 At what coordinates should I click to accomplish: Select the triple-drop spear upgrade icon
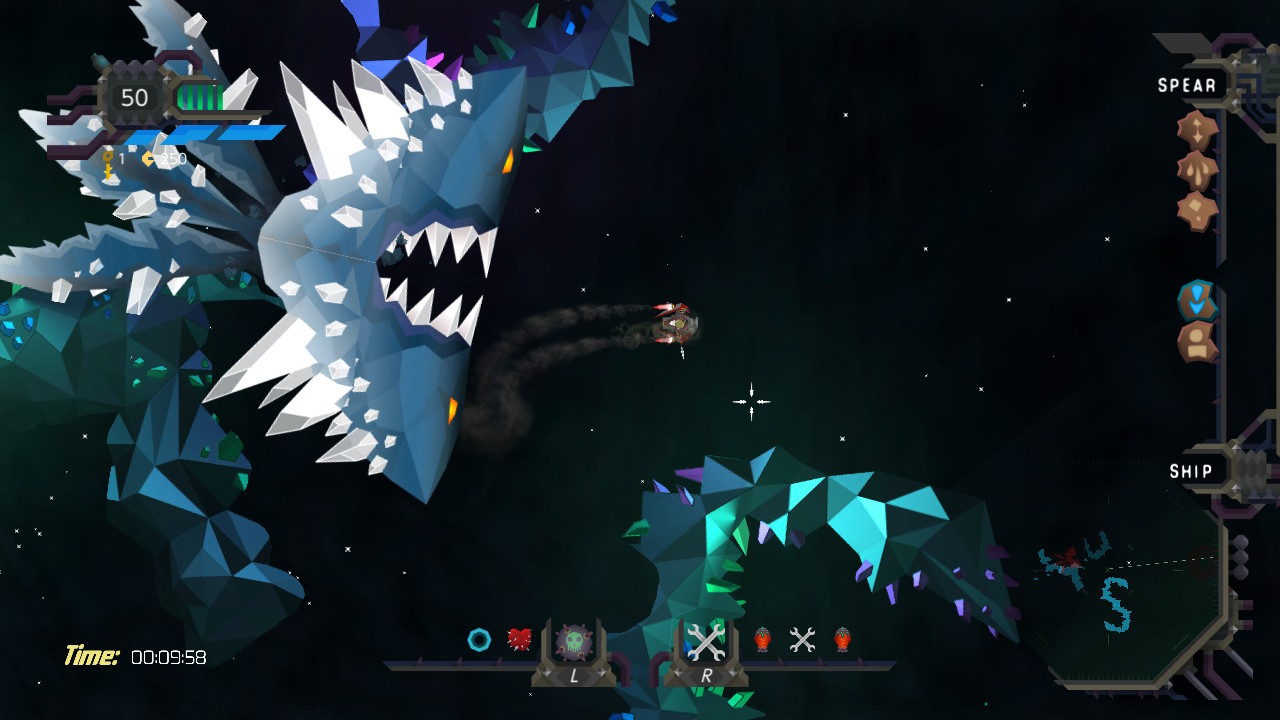[1197, 168]
